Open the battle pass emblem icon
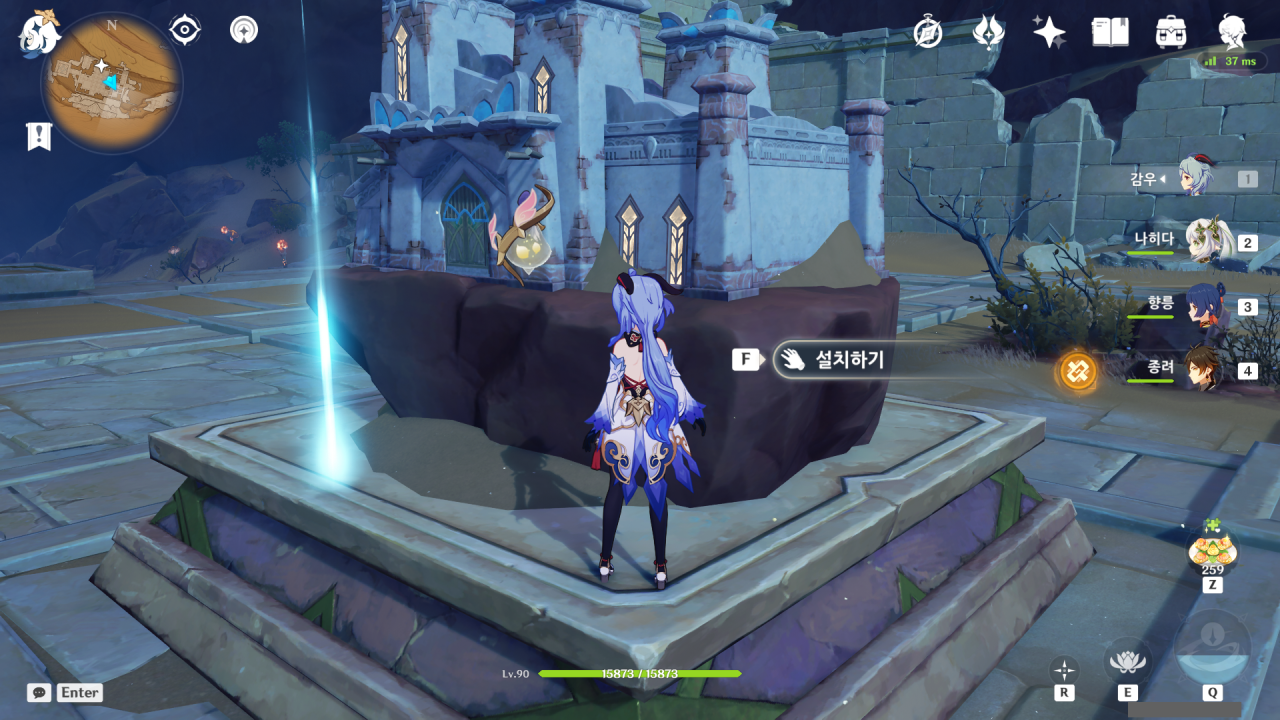 [x=988, y=32]
